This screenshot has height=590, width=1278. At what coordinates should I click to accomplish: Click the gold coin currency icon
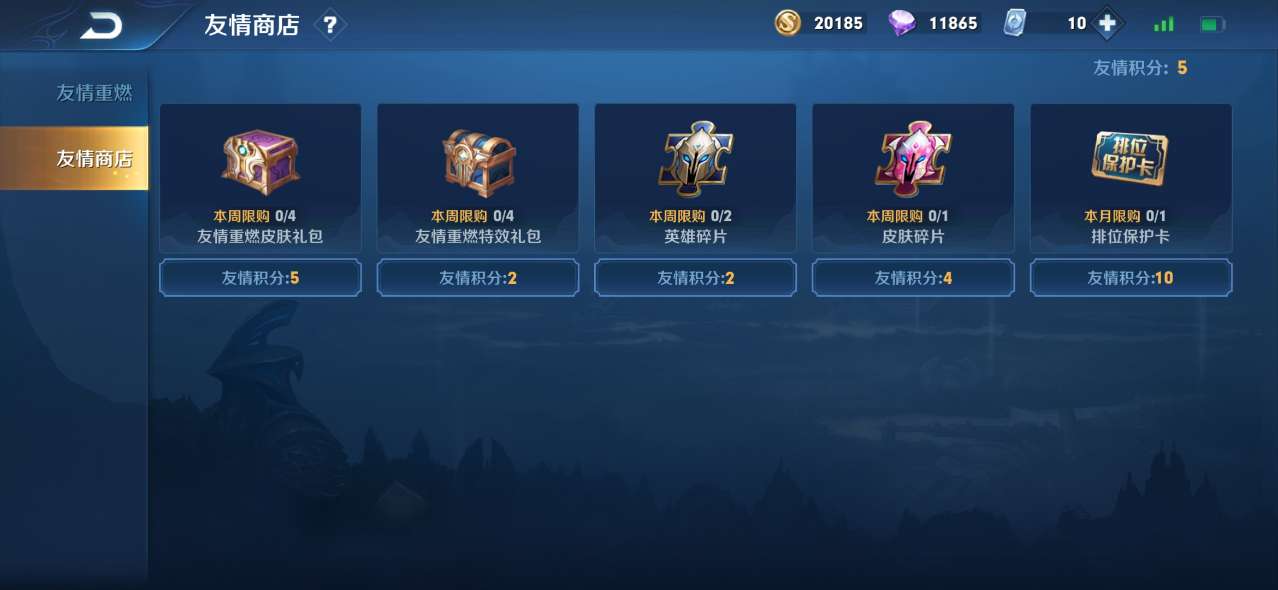click(788, 23)
